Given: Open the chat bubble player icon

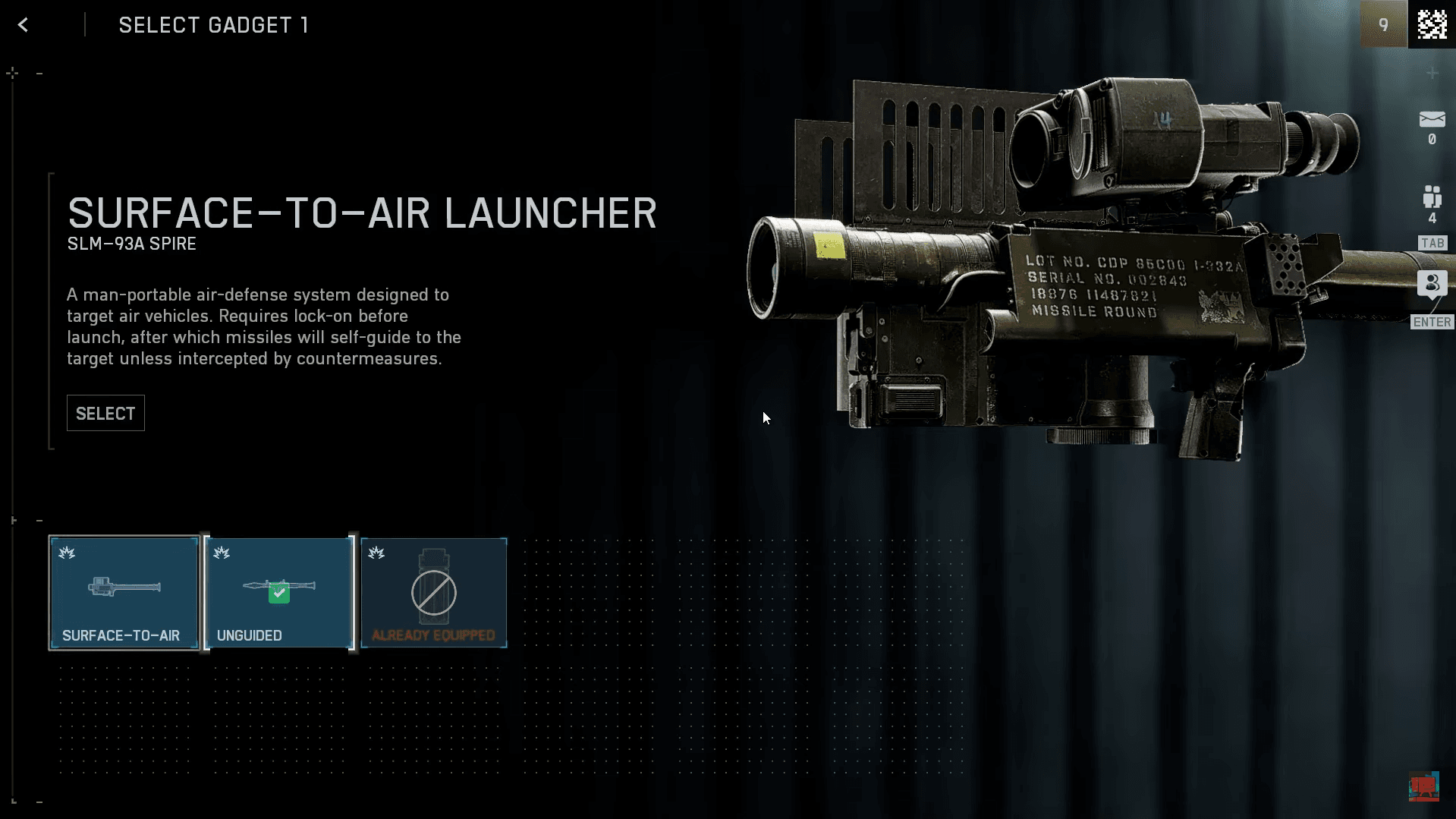Looking at the screenshot, I should click(1432, 285).
